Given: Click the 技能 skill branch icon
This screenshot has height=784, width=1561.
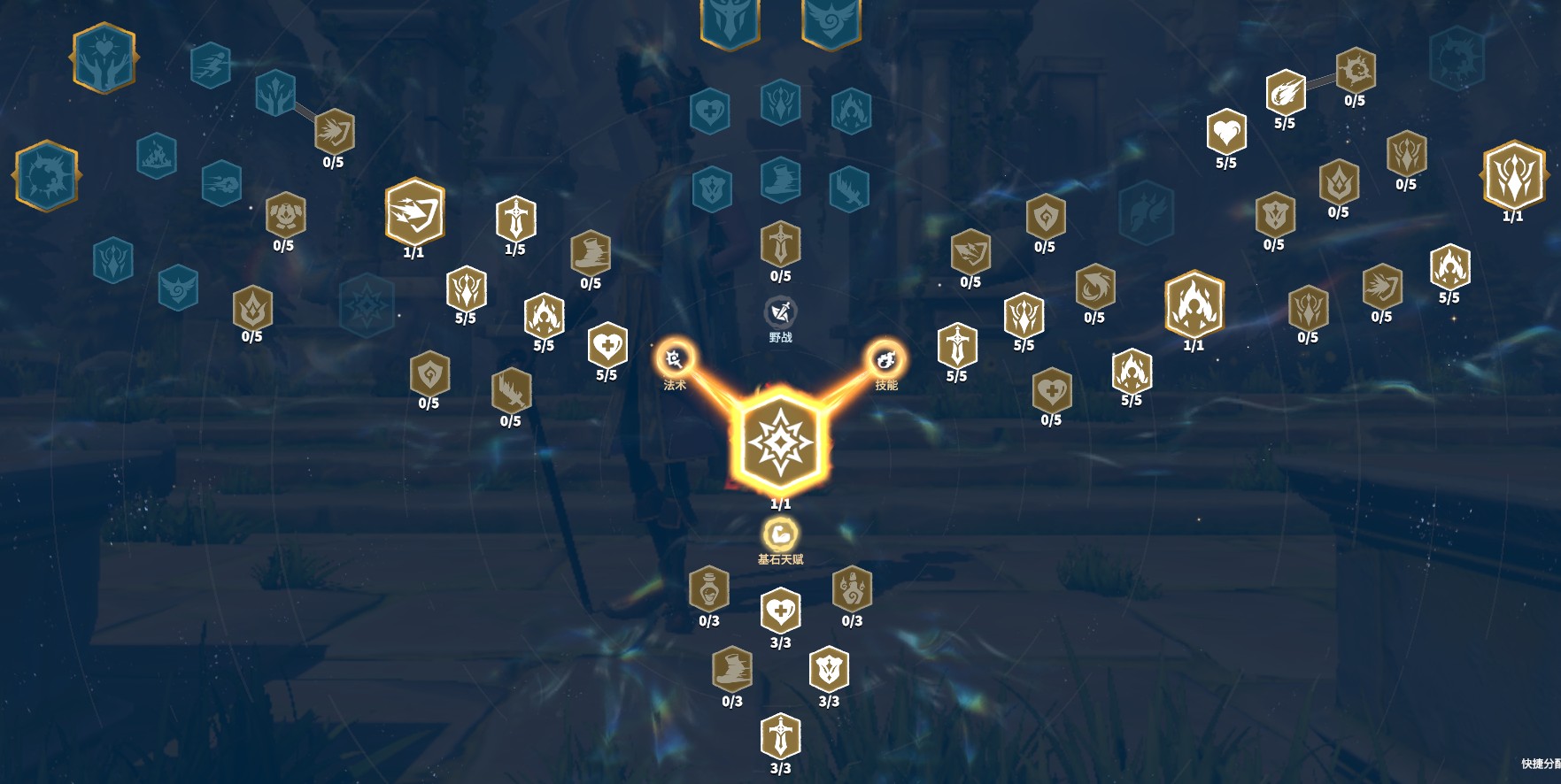Looking at the screenshot, I should click(888, 359).
